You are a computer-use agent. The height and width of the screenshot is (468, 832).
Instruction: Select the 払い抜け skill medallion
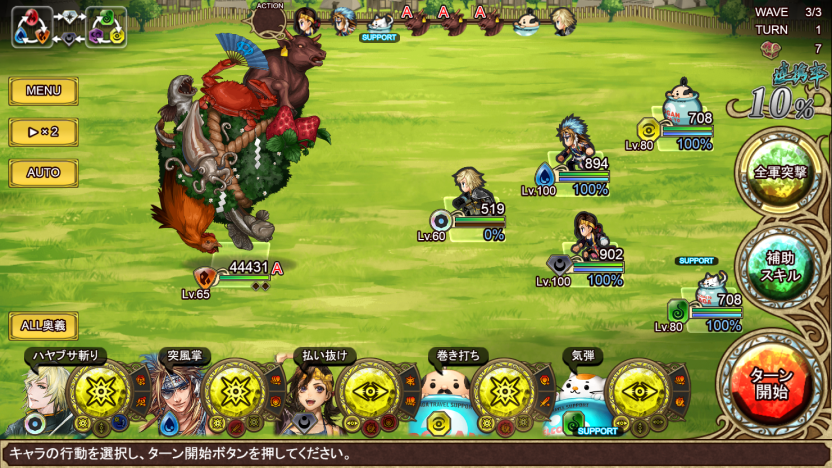[x=368, y=391]
